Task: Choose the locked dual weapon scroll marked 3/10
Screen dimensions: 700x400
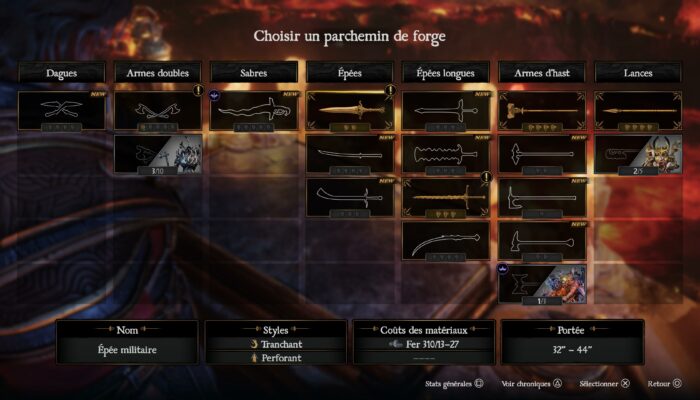Action: [x=157, y=154]
